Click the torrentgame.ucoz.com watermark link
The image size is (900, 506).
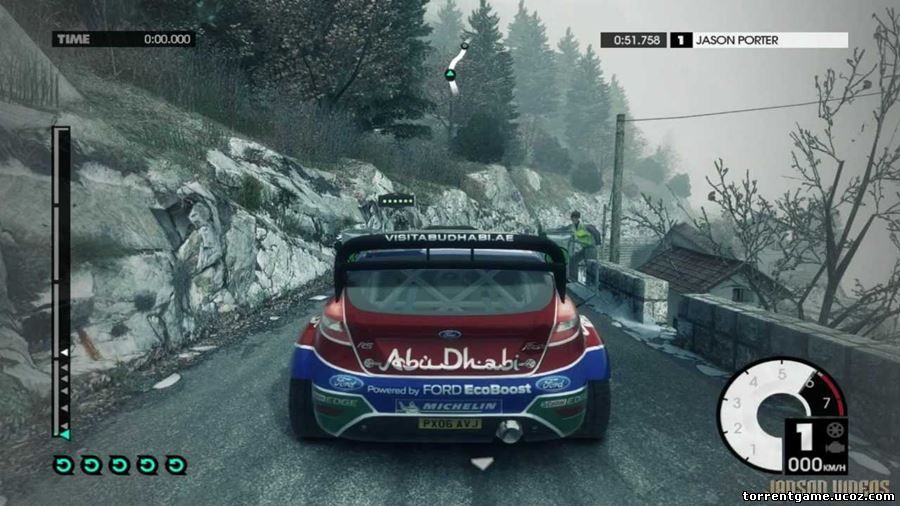pos(817,495)
